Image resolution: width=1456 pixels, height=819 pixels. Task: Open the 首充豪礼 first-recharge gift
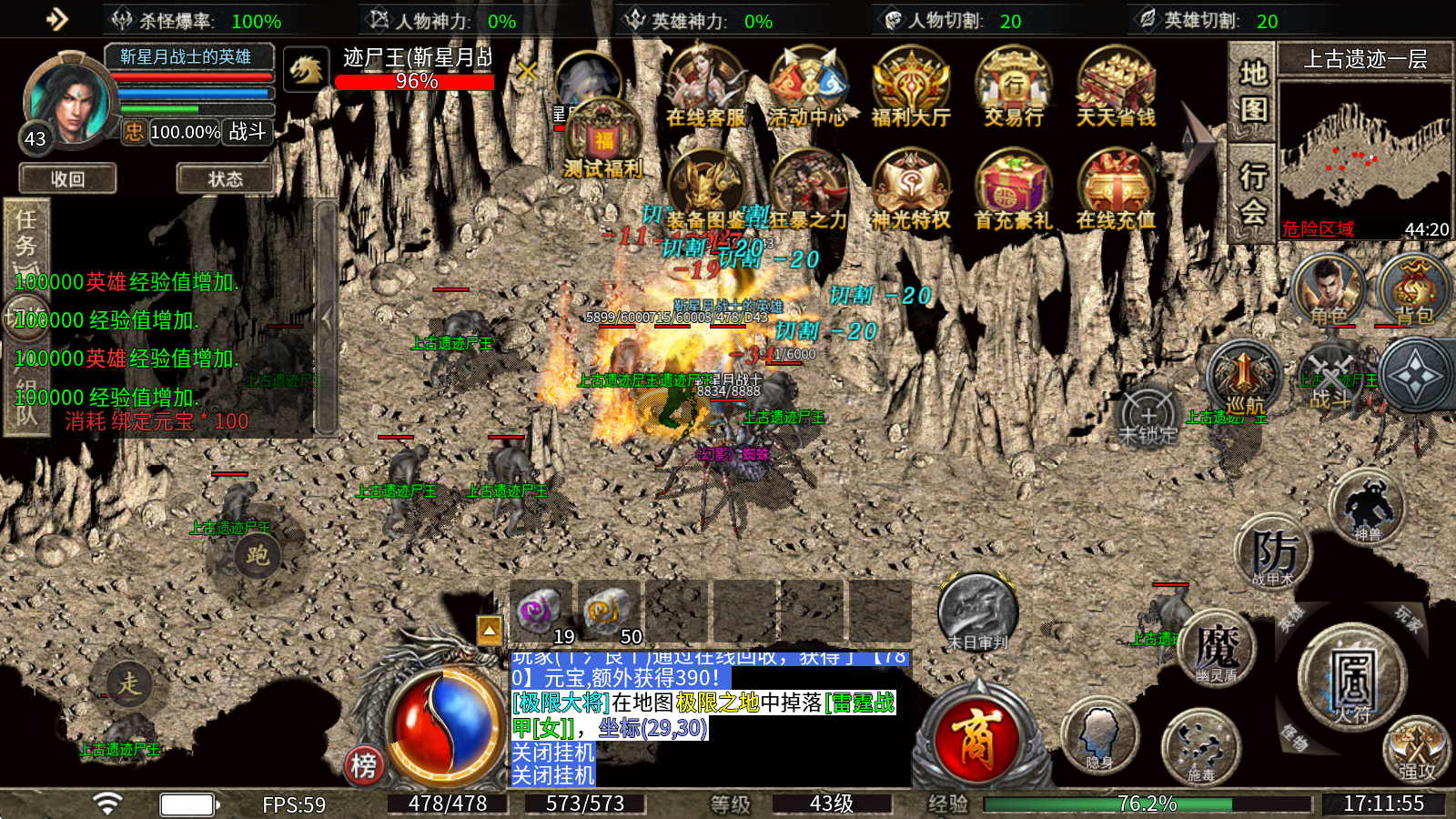click(1013, 191)
